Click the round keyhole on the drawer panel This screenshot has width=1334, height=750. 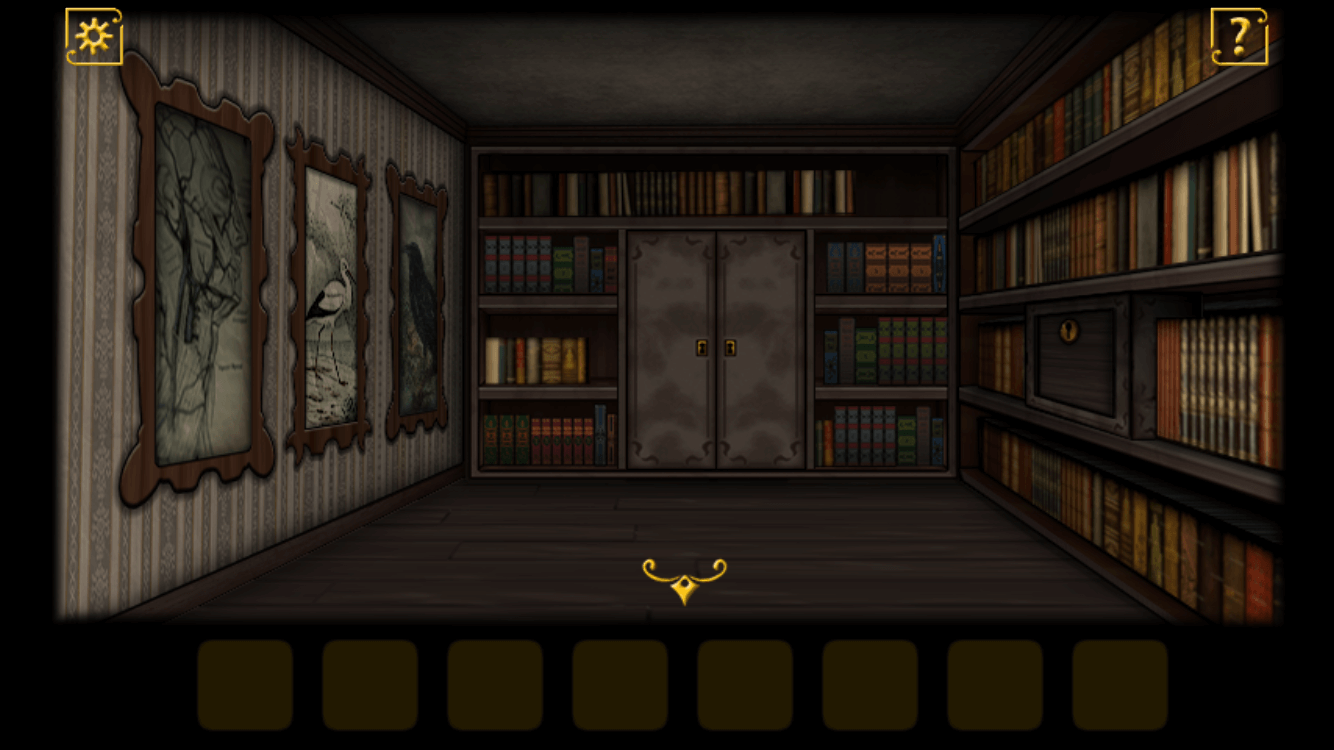click(1068, 329)
